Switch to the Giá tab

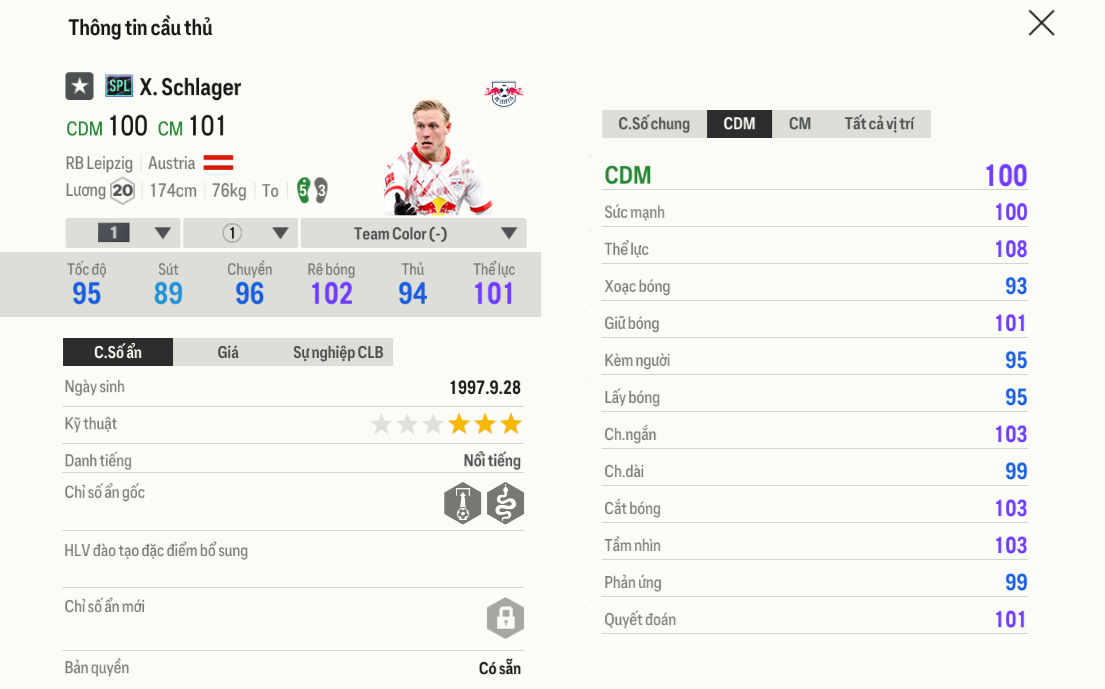pyautogui.click(x=228, y=352)
